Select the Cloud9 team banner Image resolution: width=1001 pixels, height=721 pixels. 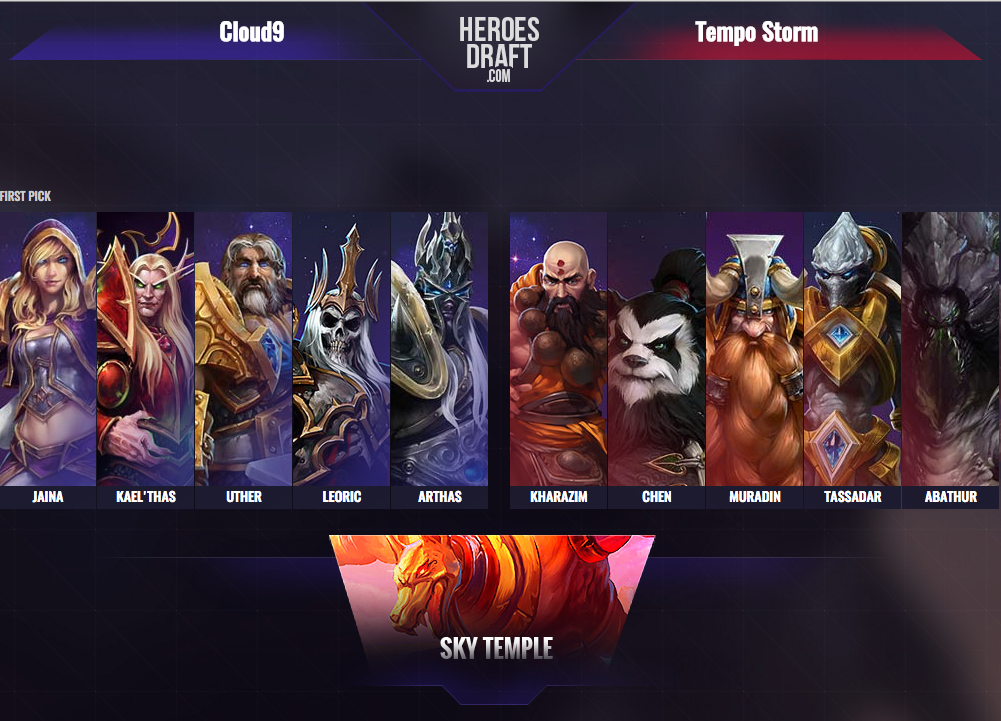[x=252, y=33]
